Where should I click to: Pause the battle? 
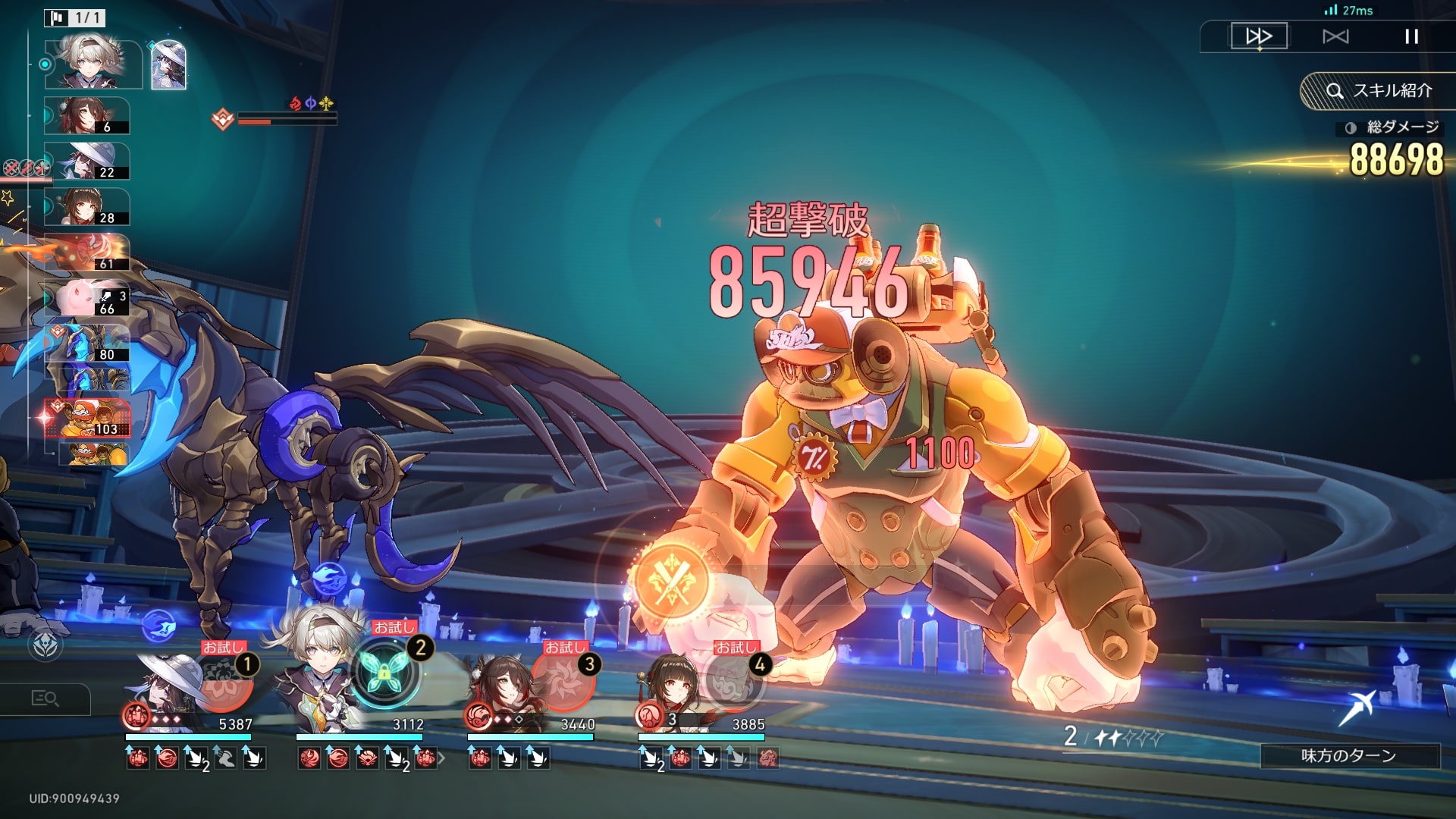[x=1411, y=36]
